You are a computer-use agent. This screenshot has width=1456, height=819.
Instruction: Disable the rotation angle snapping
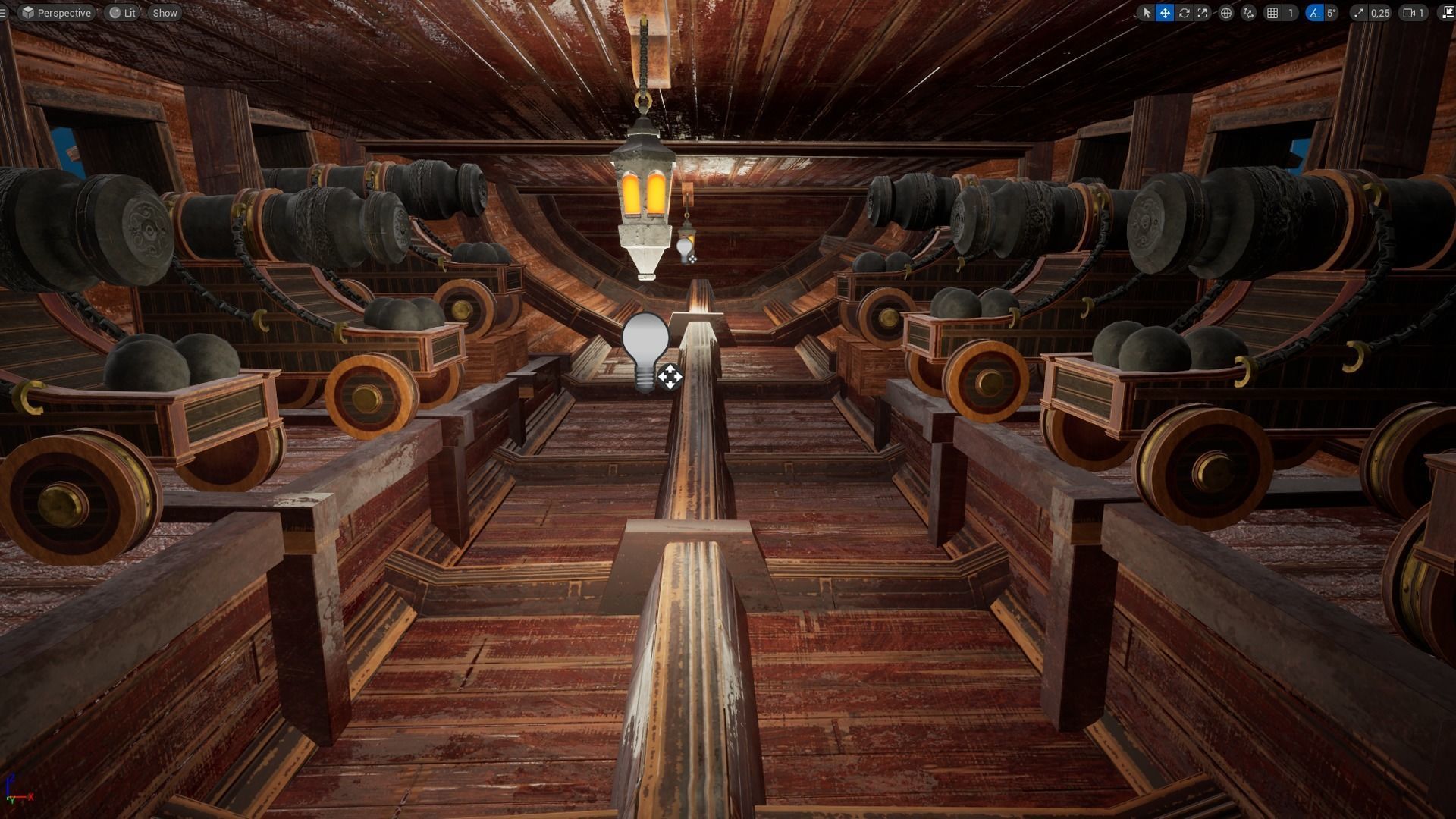tap(1314, 13)
